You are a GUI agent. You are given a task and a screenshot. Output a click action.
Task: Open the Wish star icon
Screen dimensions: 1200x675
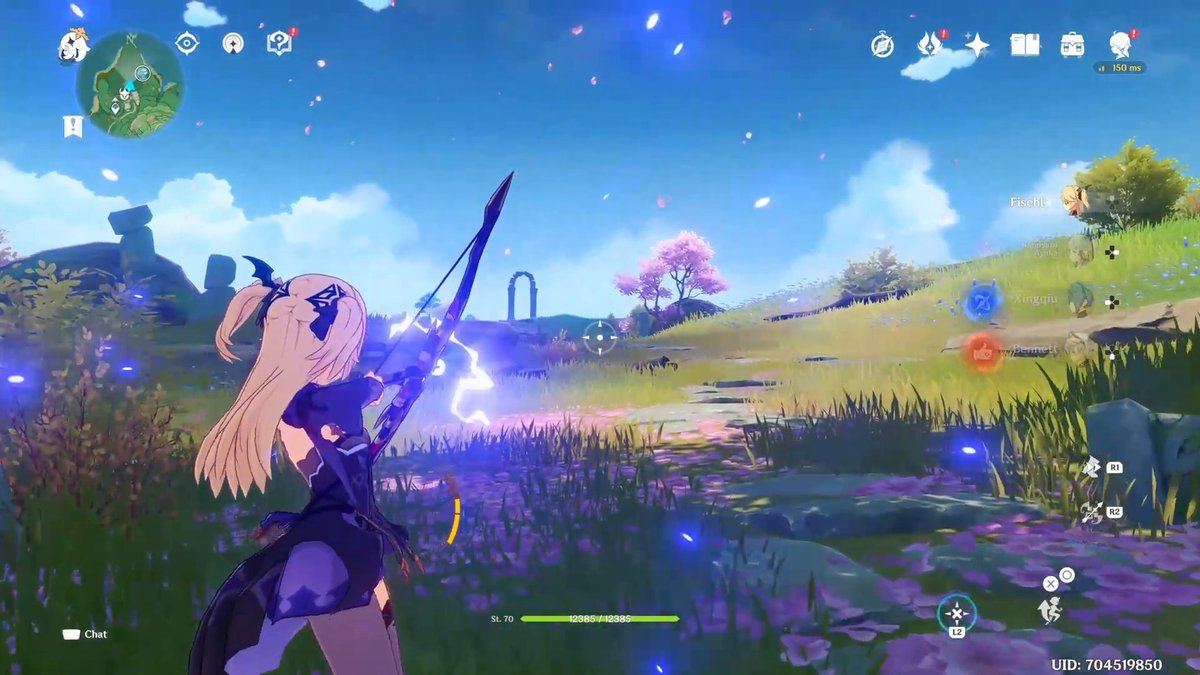[x=977, y=45]
